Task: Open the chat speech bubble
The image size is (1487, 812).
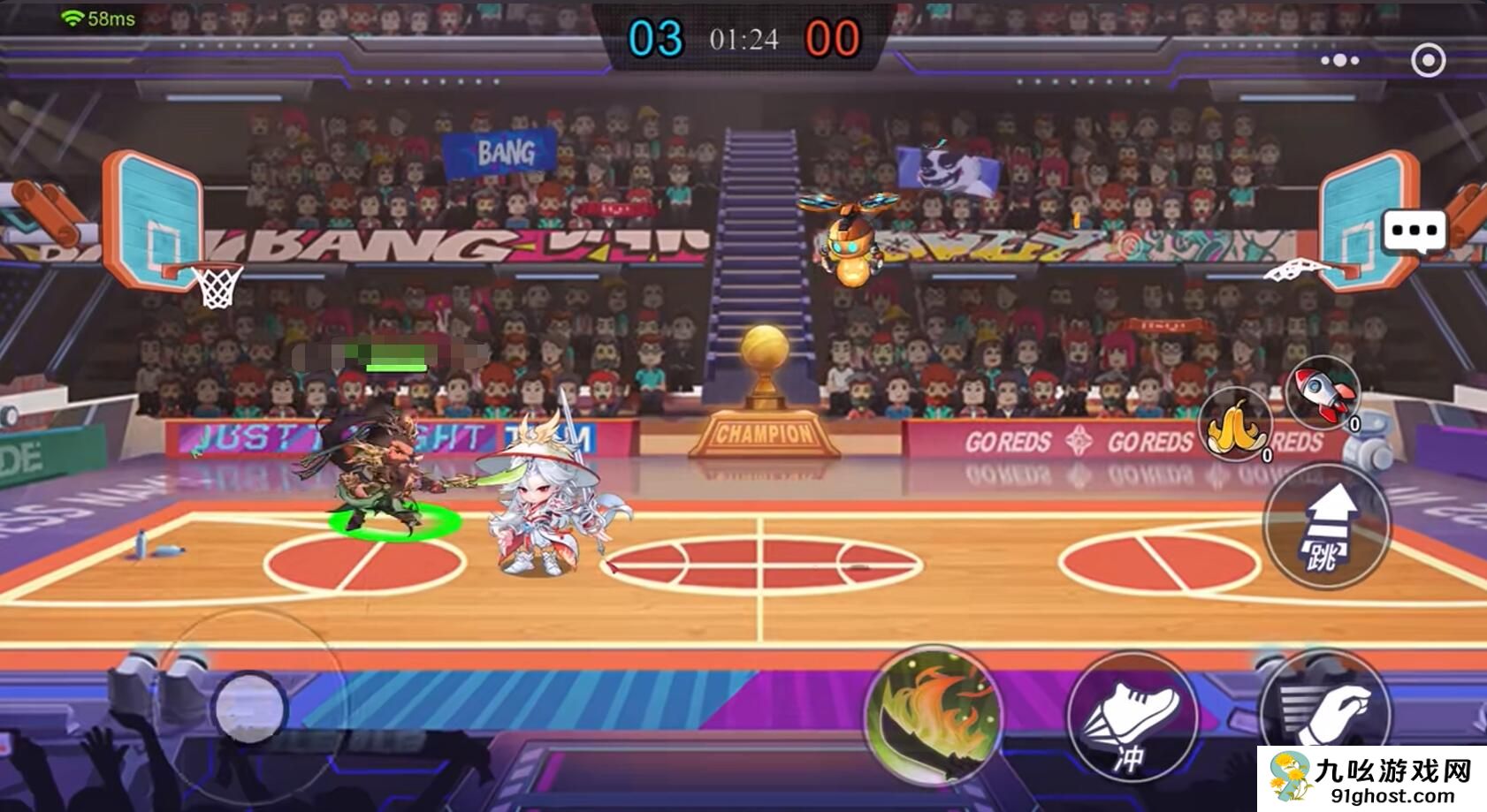Action: [1415, 232]
